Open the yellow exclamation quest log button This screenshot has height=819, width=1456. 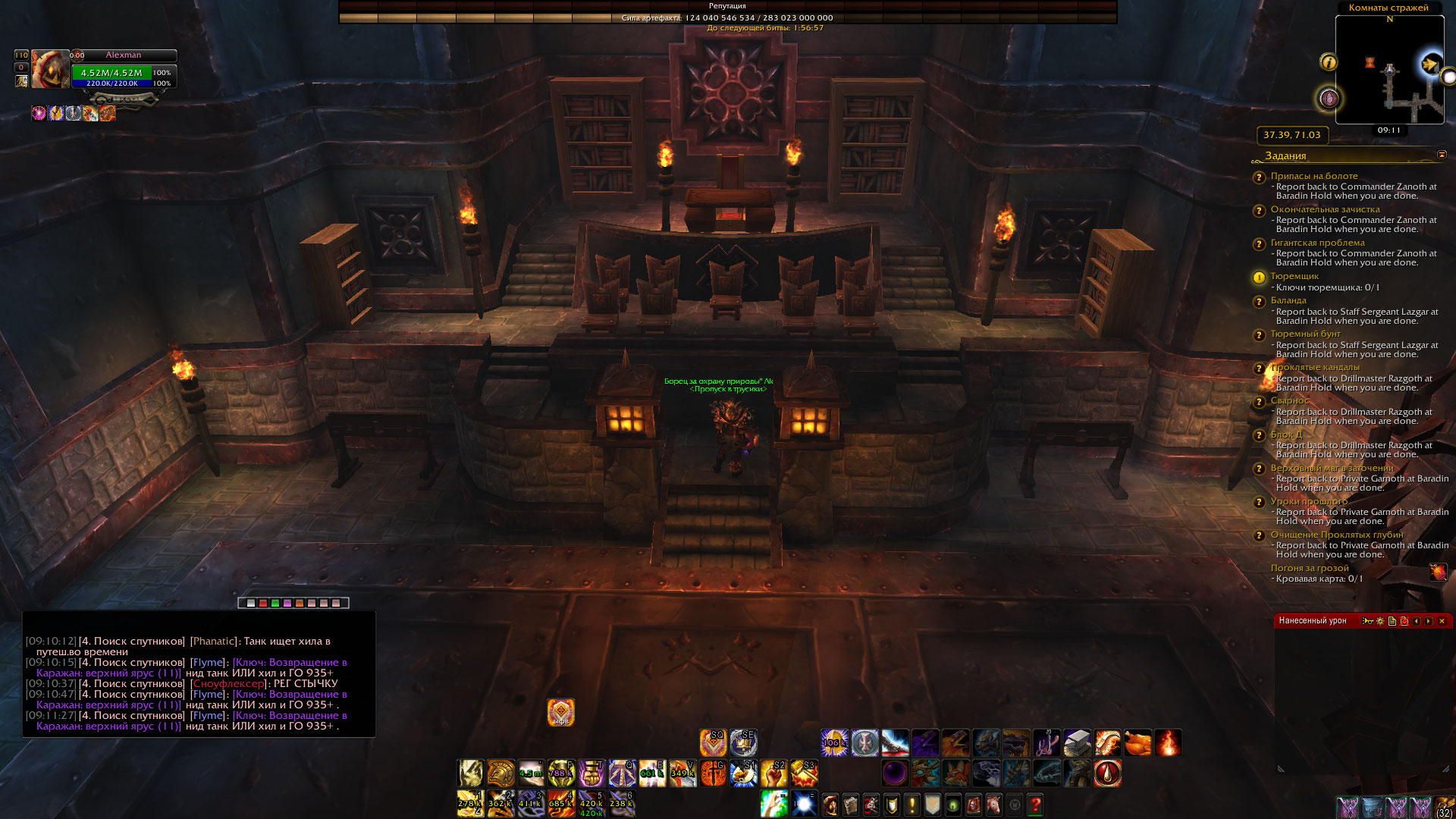(912, 804)
